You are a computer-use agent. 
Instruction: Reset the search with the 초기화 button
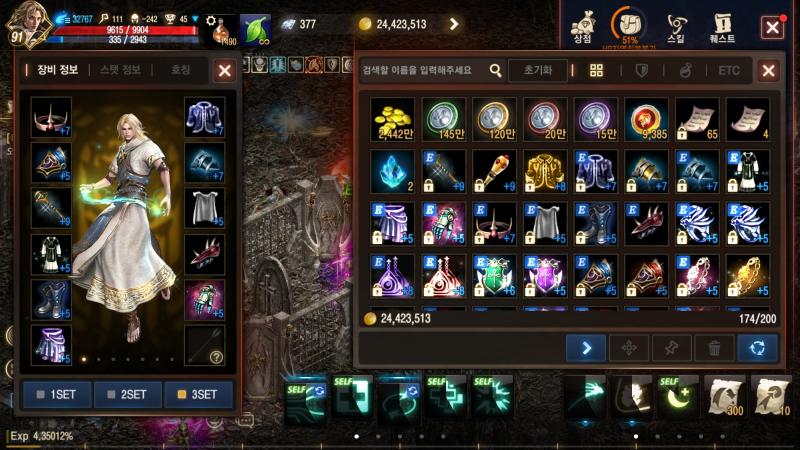click(538, 70)
